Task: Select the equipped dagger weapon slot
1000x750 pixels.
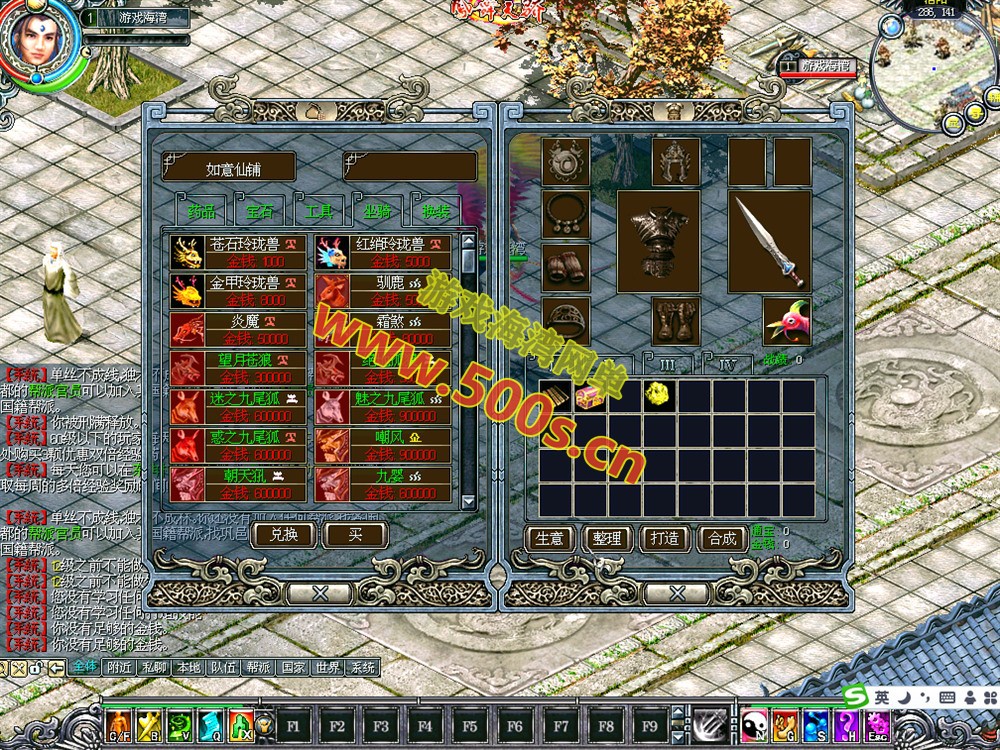Action: (x=768, y=241)
